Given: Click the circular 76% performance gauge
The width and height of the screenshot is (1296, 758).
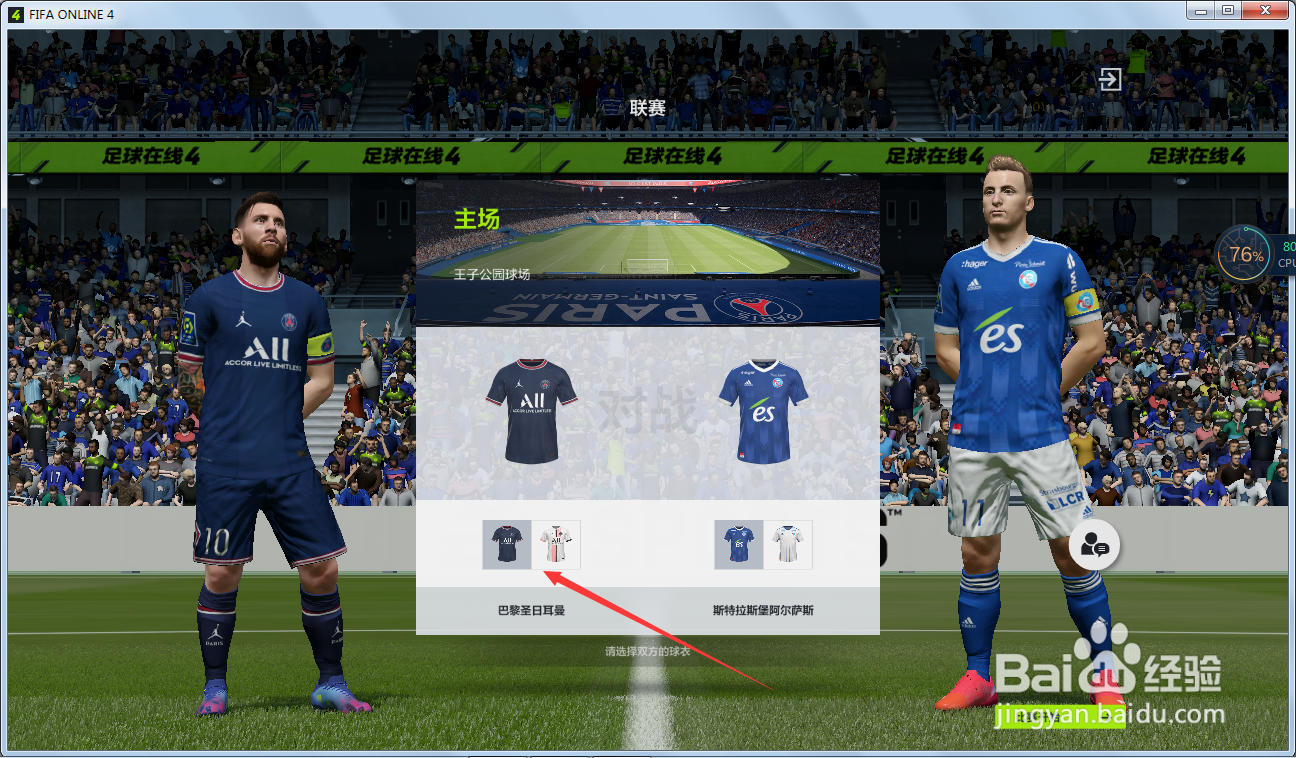Looking at the screenshot, I should [1244, 255].
